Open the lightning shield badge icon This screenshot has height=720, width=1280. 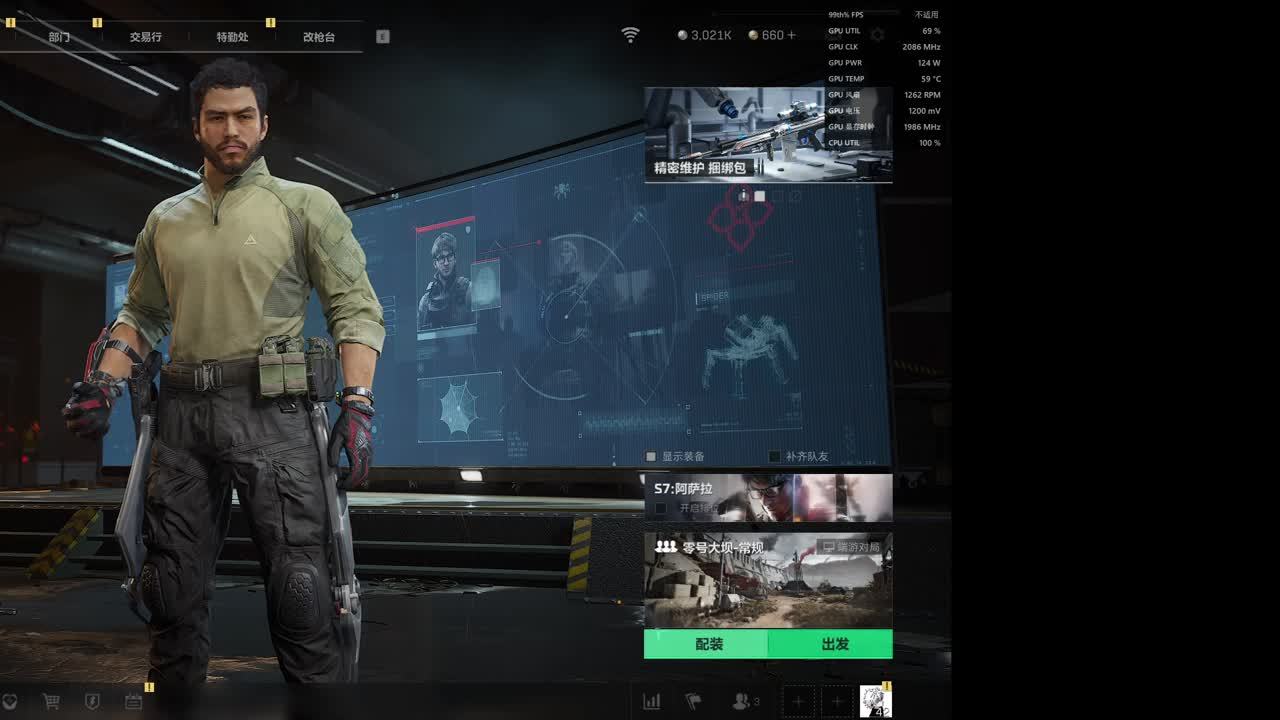point(92,702)
